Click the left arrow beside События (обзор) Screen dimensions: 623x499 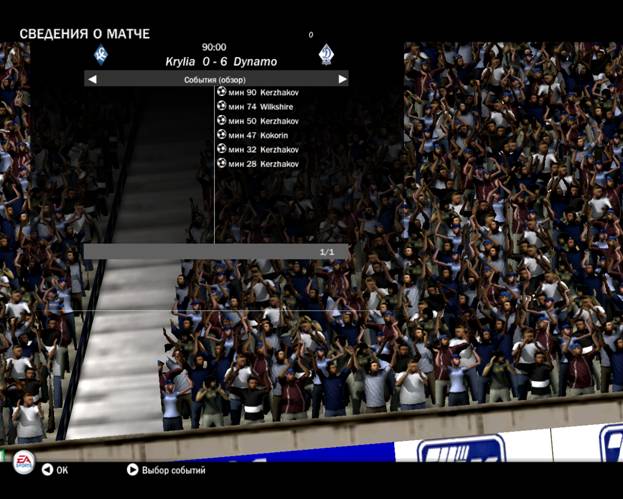[92, 79]
